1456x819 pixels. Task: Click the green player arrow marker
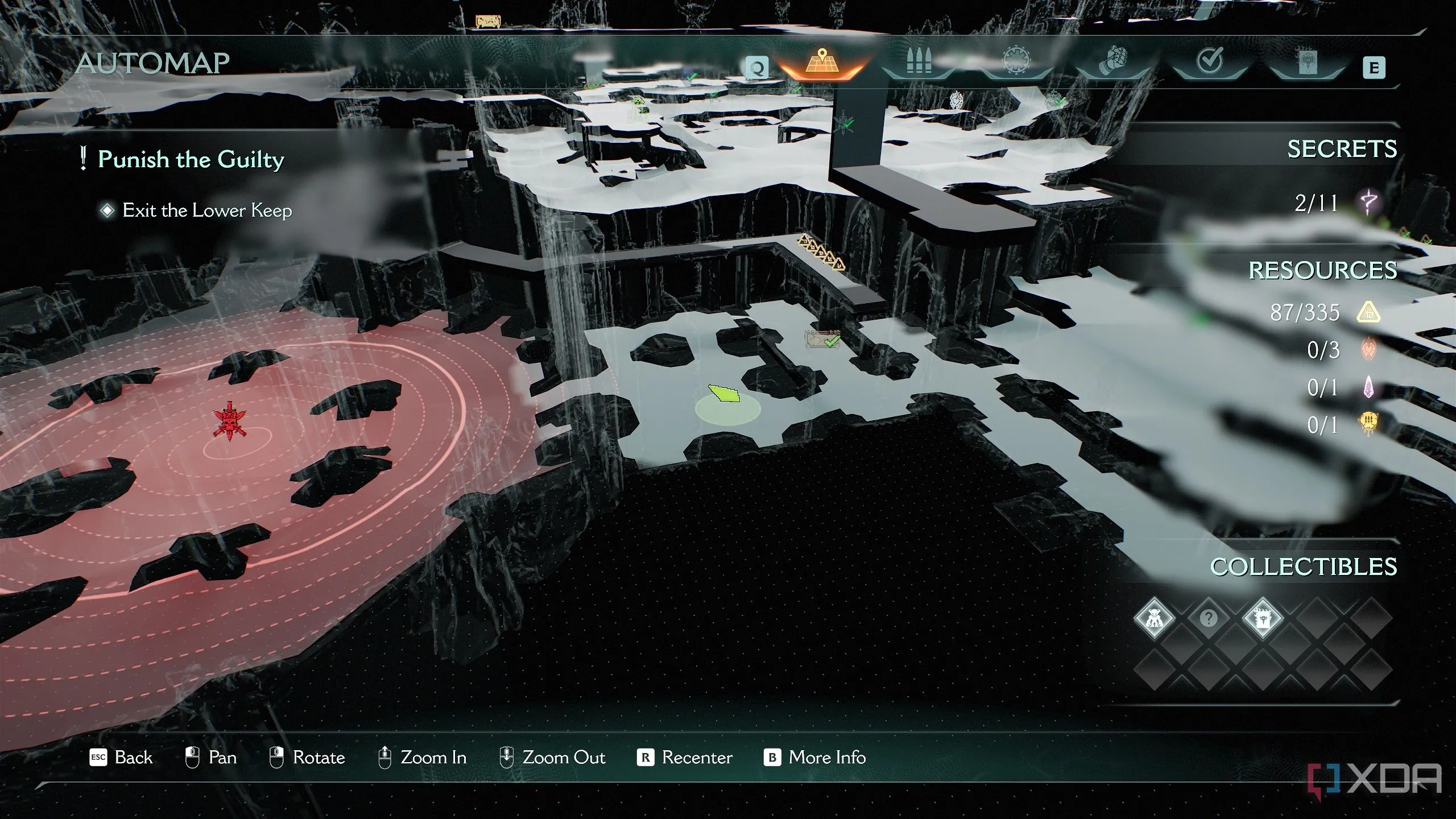coord(725,394)
